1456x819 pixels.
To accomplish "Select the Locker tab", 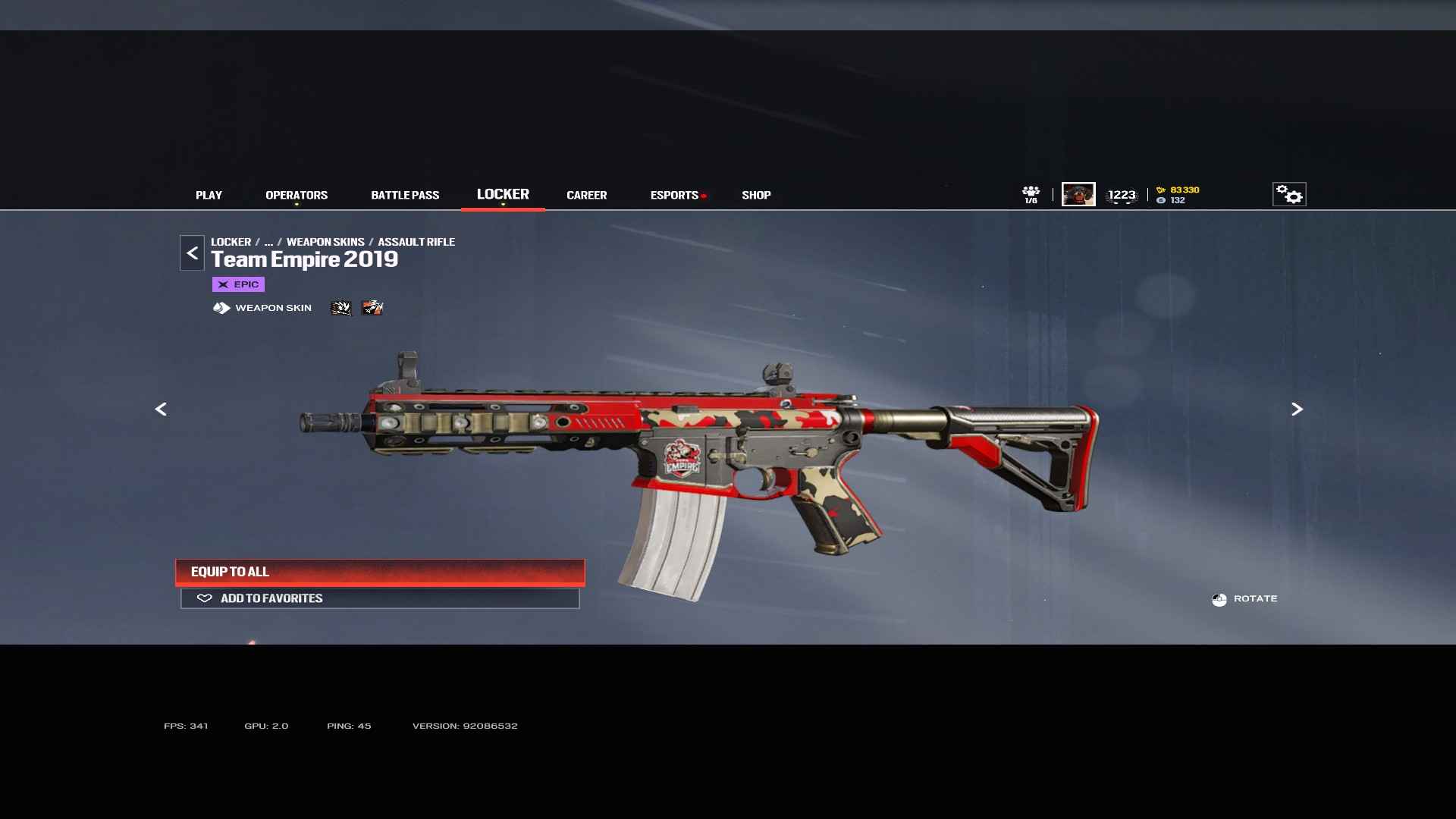I will click(503, 195).
